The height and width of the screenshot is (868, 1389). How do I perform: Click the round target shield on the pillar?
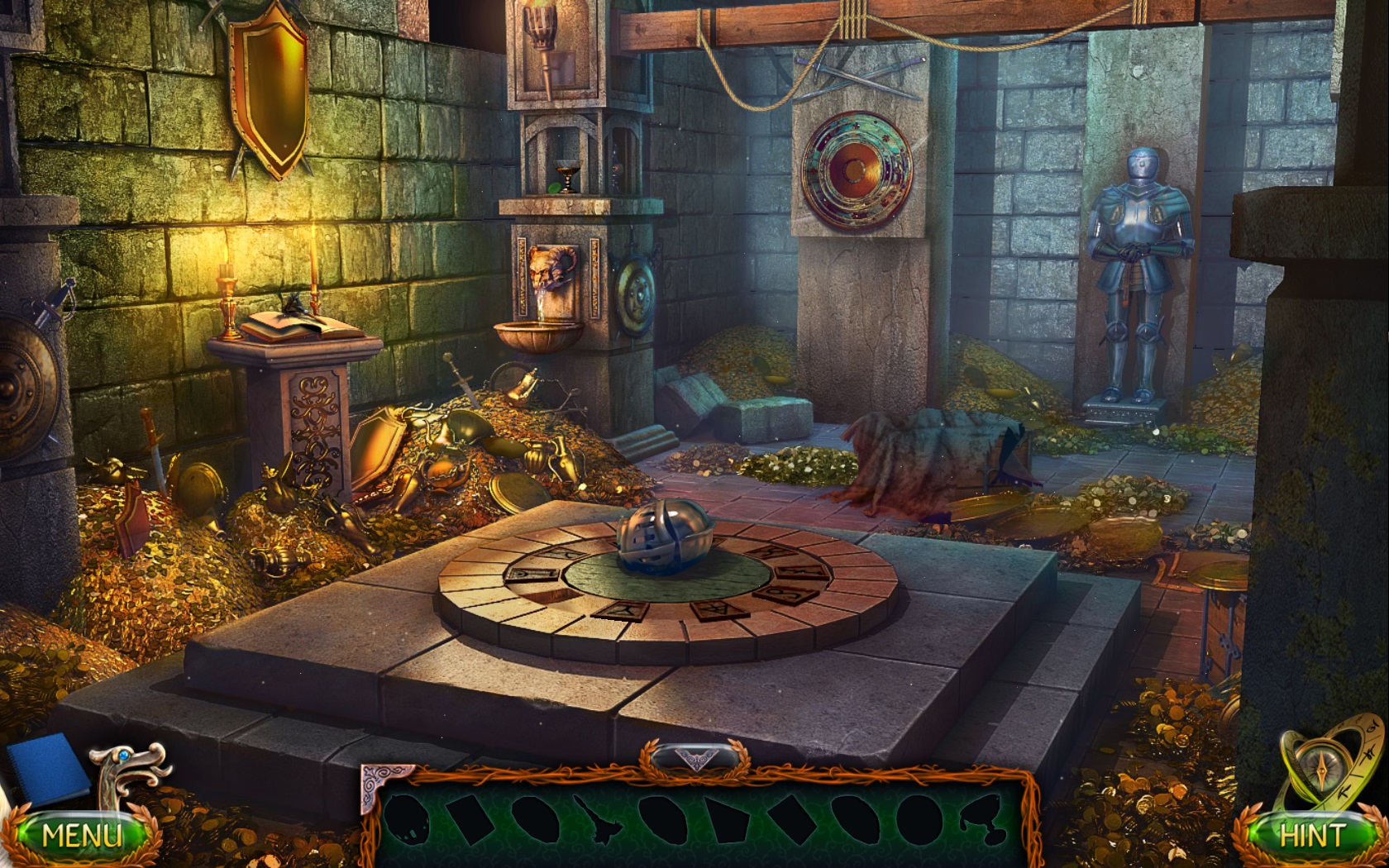click(x=856, y=169)
